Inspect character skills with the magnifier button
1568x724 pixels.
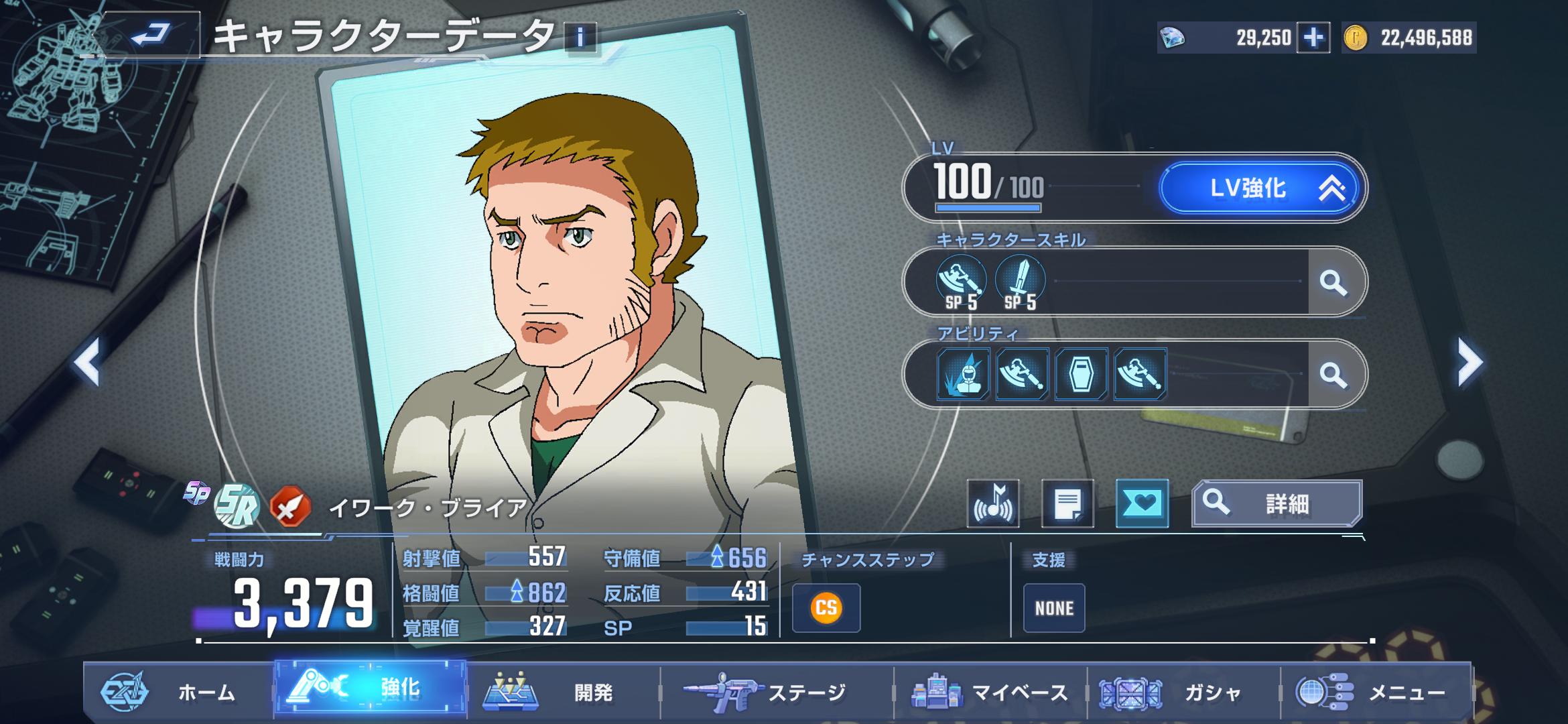pyautogui.click(x=1333, y=283)
